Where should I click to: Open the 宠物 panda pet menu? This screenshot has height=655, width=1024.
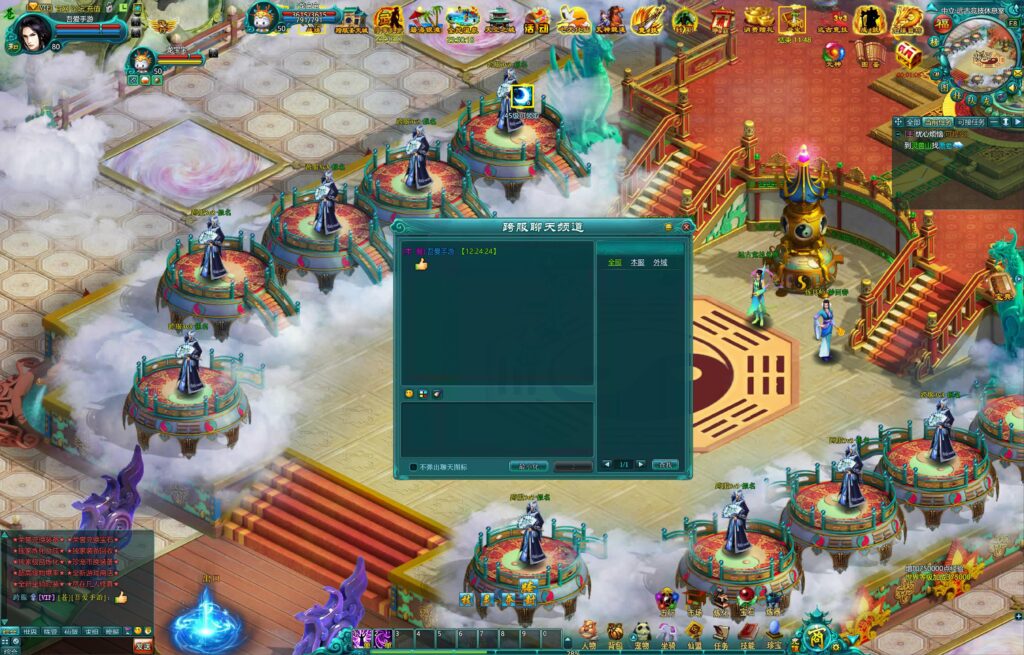(641, 634)
